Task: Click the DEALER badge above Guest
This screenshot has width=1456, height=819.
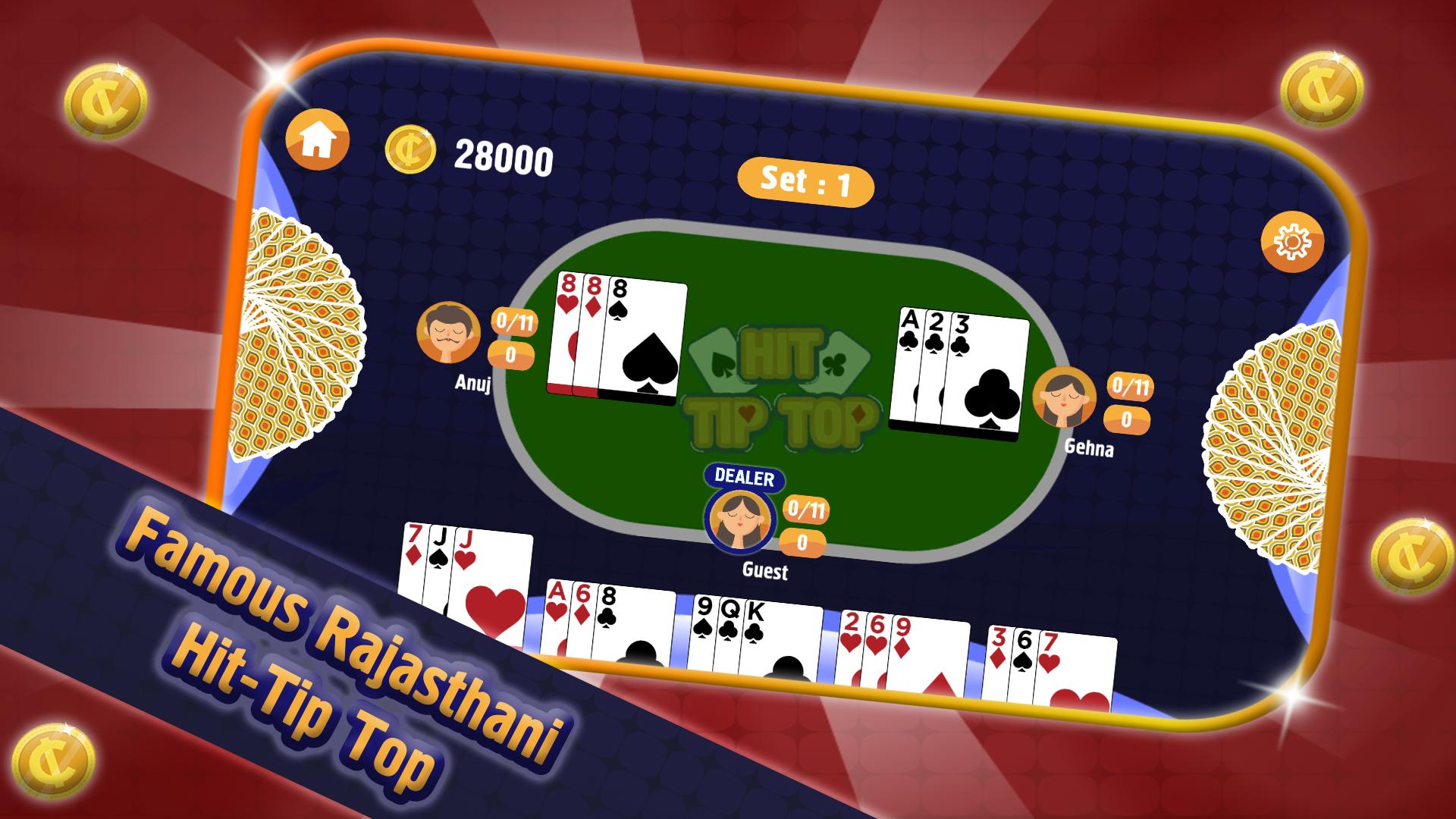Action: (743, 478)
